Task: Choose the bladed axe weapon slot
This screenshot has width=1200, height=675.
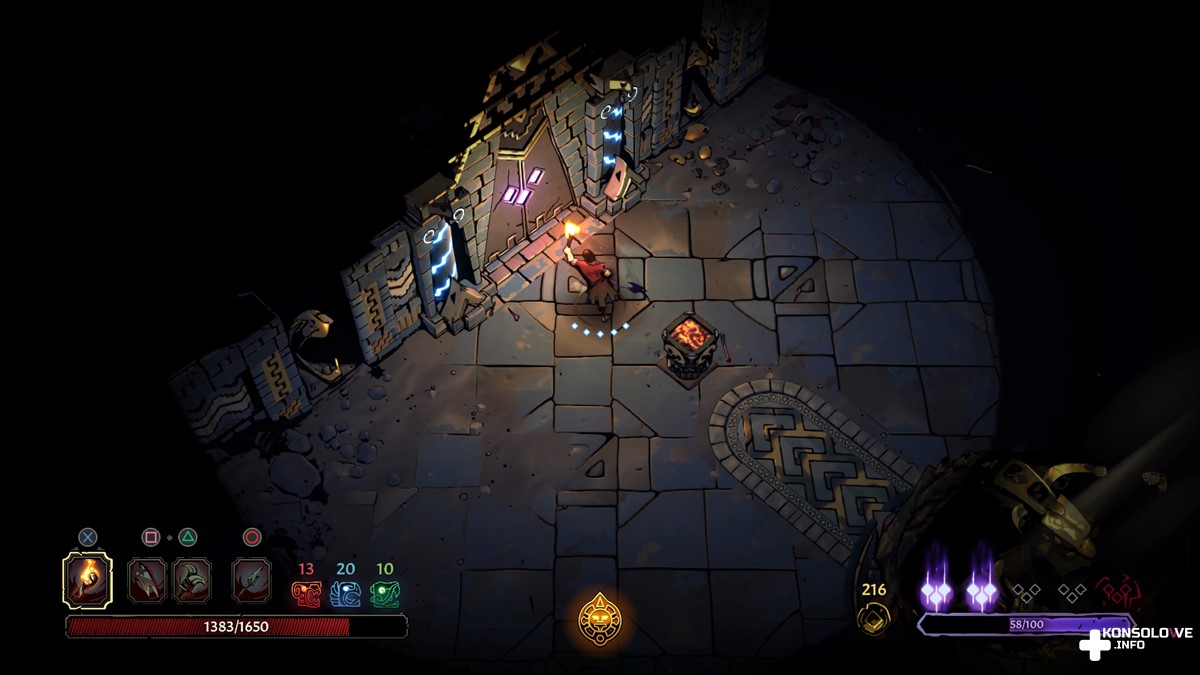Action: click(148, 580)
